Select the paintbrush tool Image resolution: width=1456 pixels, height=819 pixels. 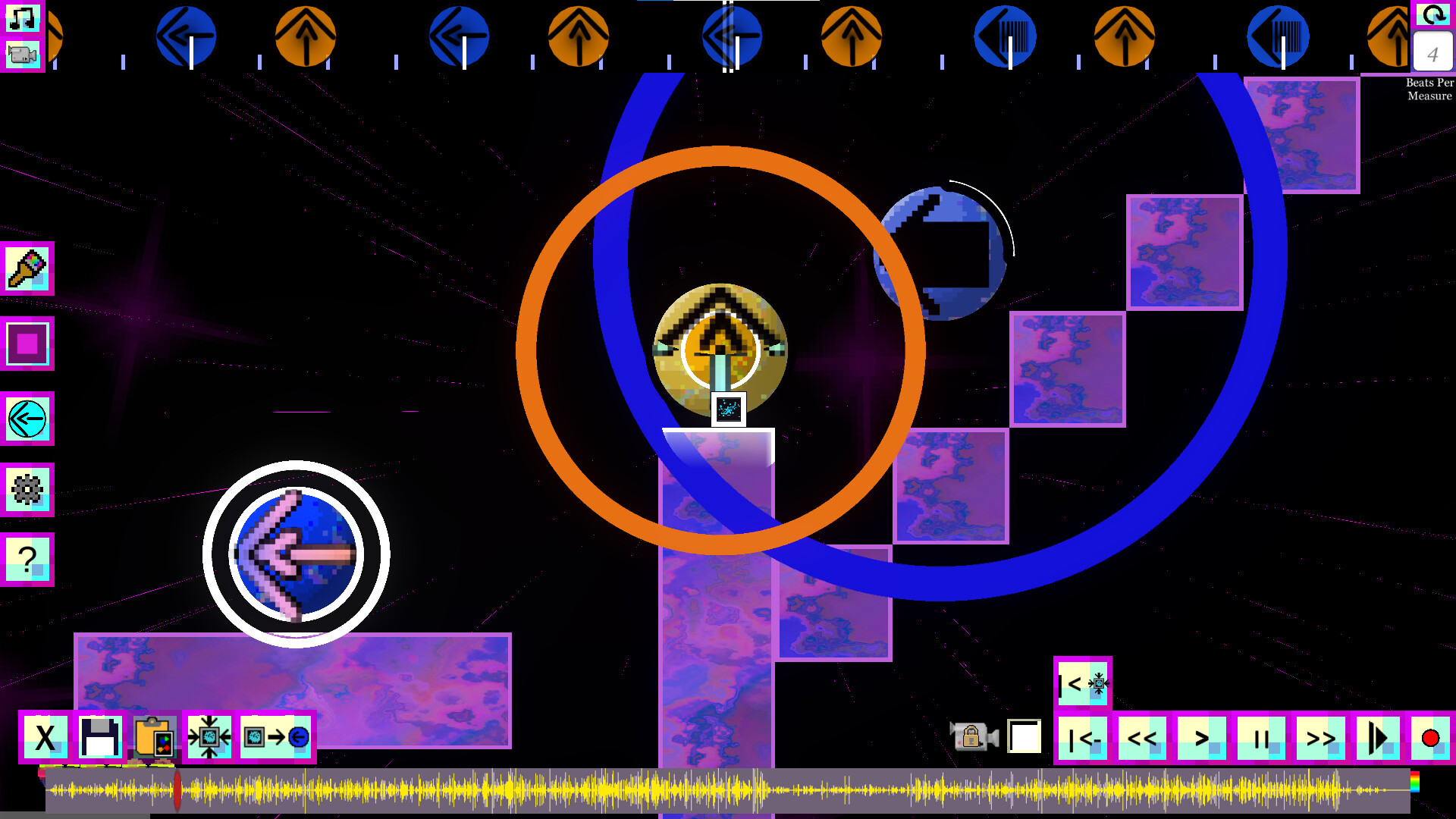[x=28, y=270]
